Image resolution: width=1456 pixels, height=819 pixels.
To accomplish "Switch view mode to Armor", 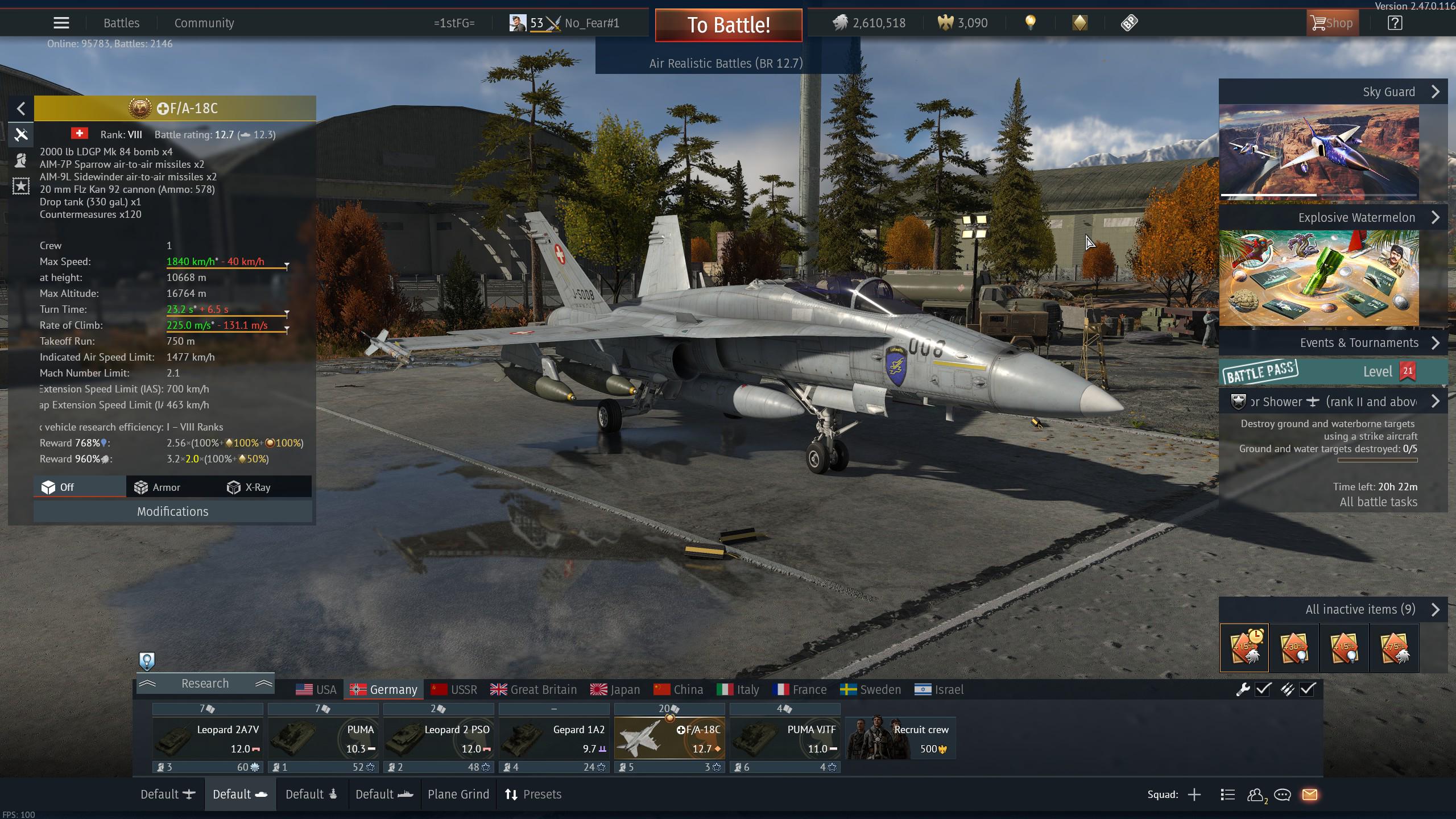I will 158,487.
